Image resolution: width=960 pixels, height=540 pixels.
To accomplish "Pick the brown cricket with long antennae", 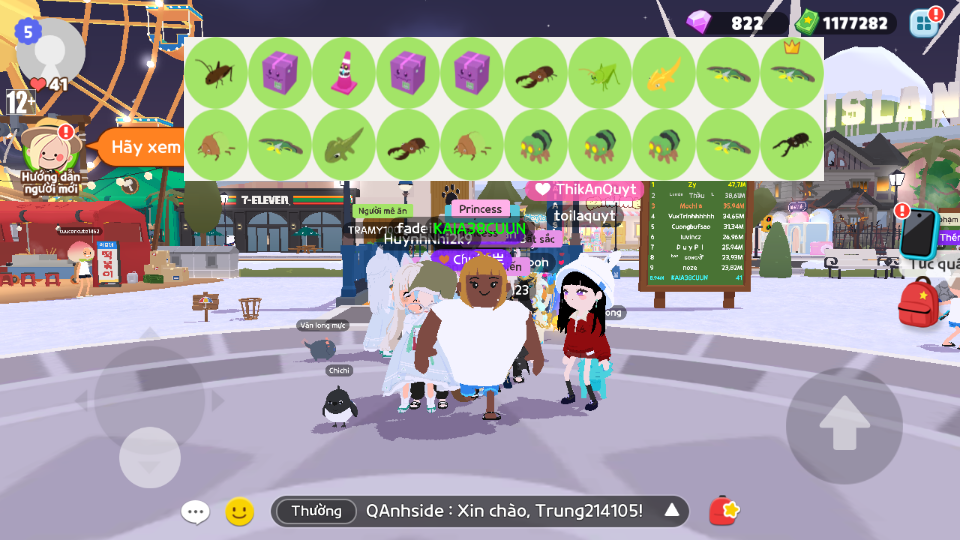I will point(215,73).
